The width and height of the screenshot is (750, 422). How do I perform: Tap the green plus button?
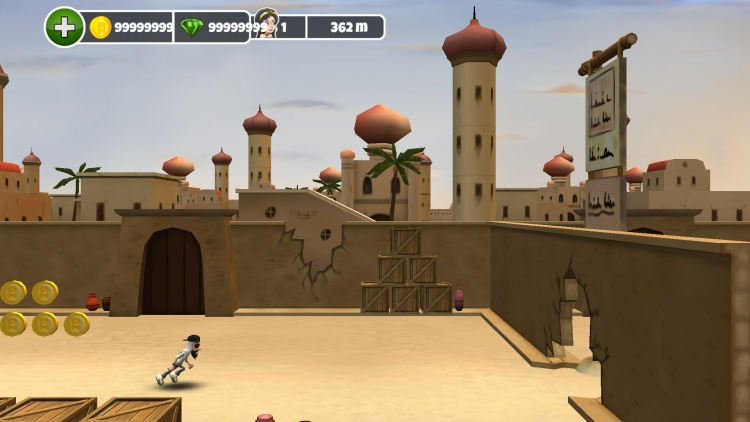(x=64, y=27)
